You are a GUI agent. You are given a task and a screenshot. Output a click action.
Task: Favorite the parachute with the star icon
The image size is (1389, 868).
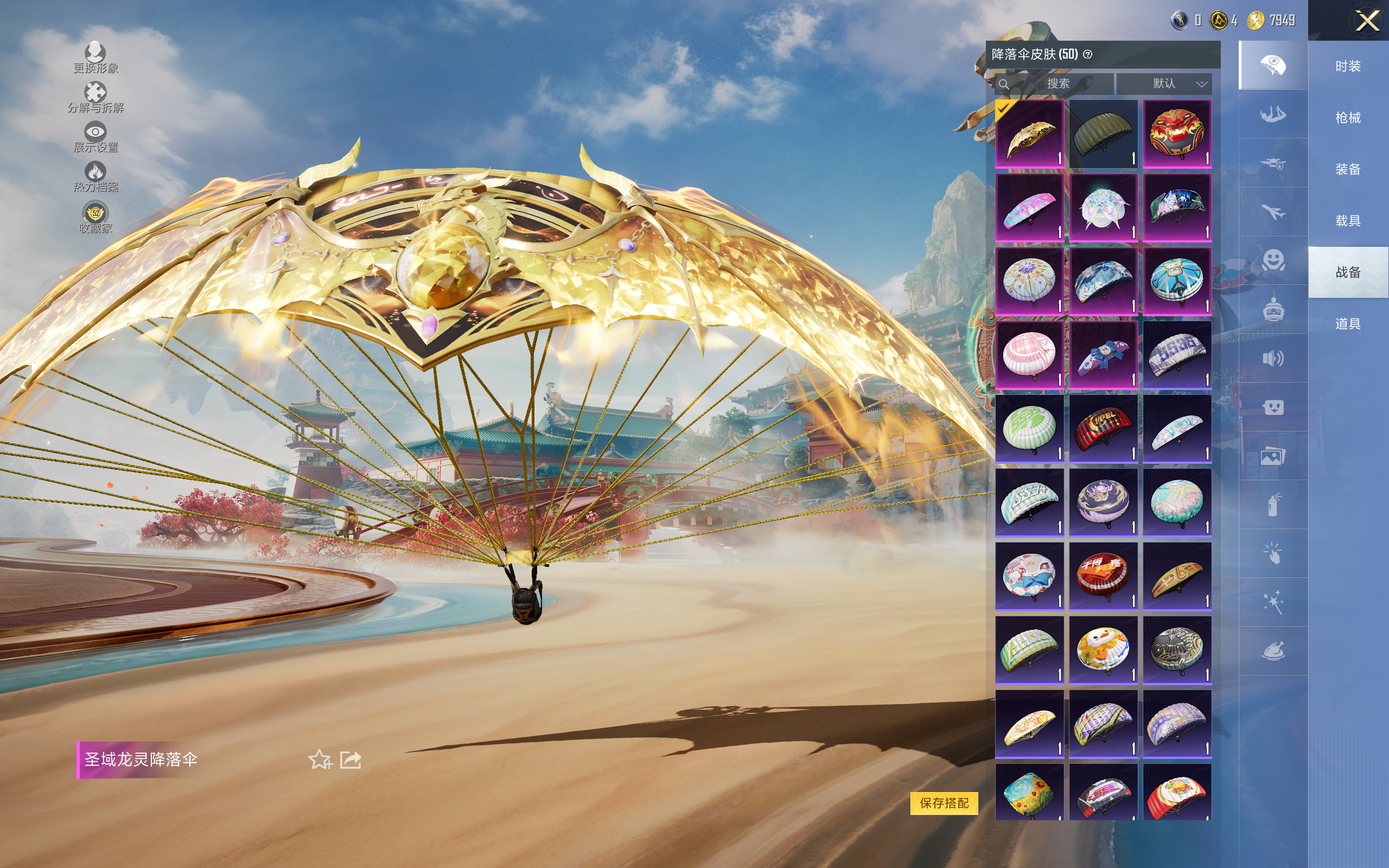(x=320, y=759)
